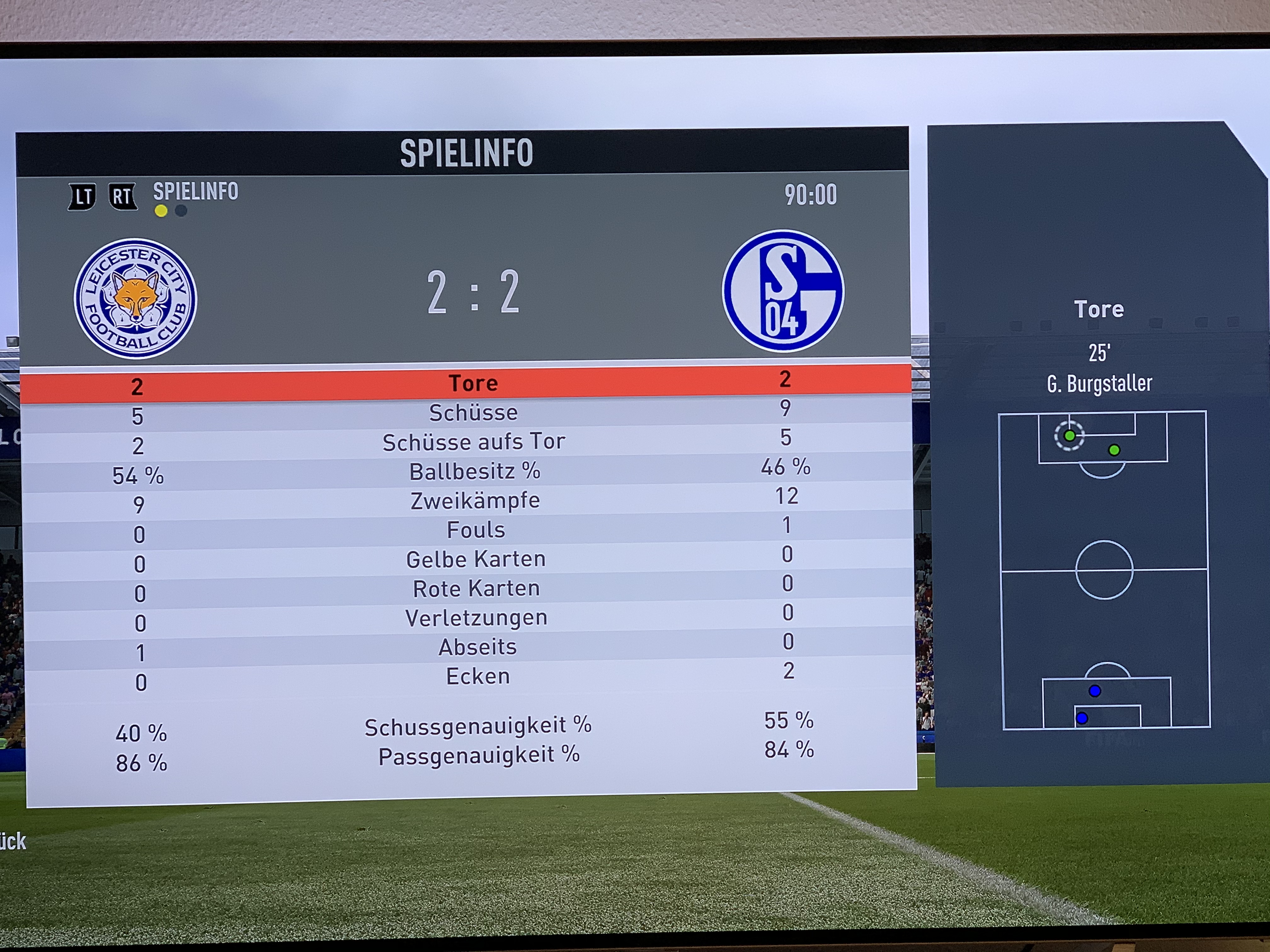1270x952 pixels.
Task: Choose the Abseits stat row
Action: point(477,647)
